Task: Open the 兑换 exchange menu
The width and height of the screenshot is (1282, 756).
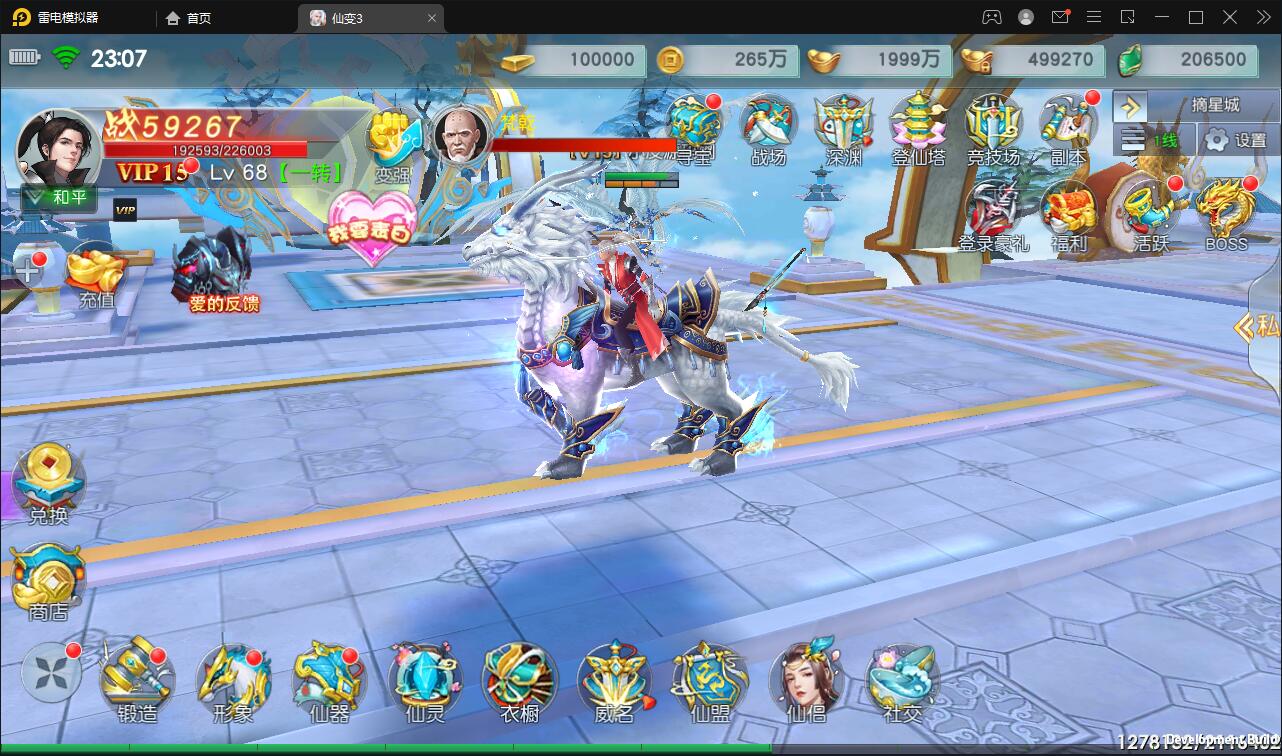Action: pos(48,484)
